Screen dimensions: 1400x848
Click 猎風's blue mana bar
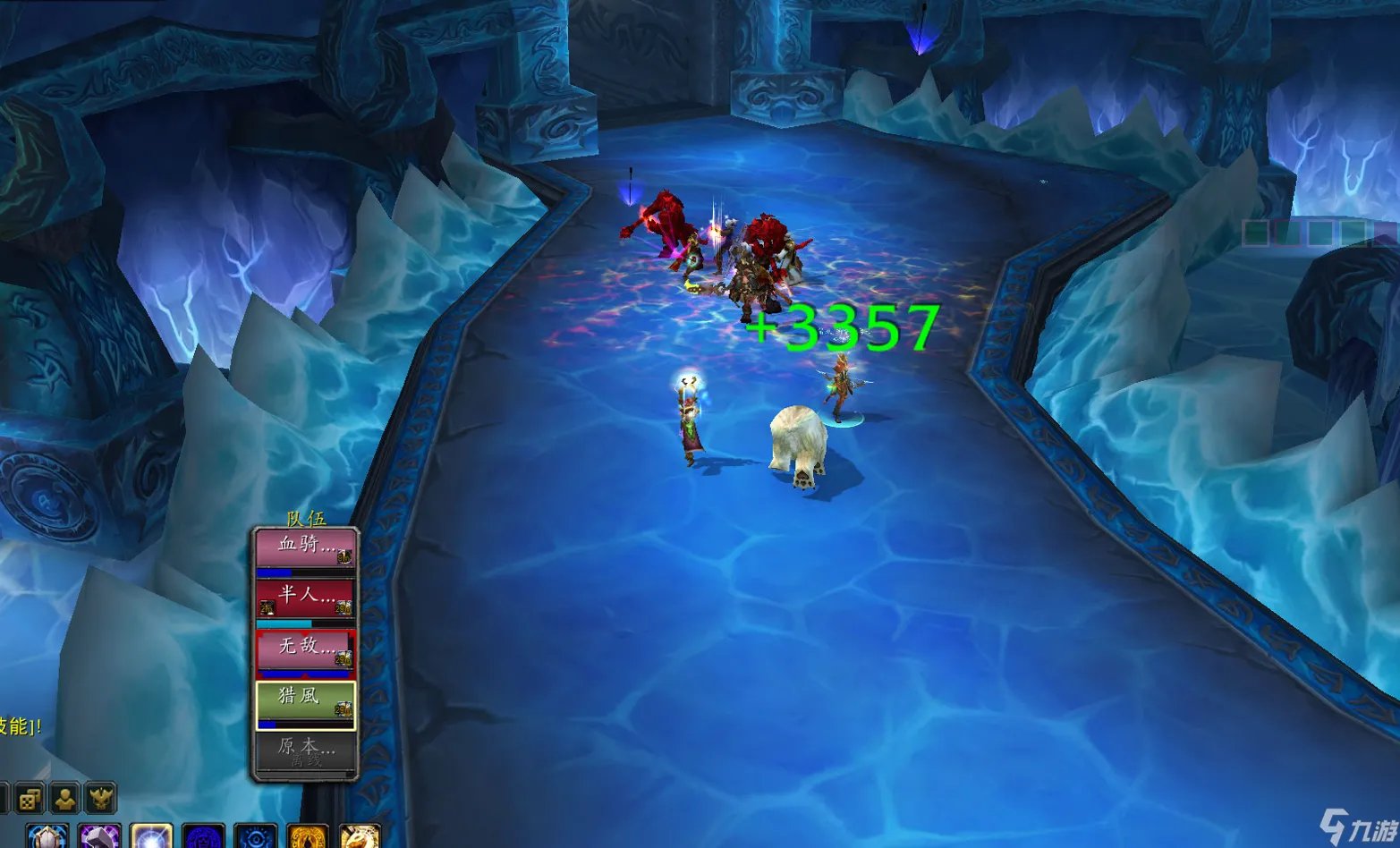coord(268,725)
